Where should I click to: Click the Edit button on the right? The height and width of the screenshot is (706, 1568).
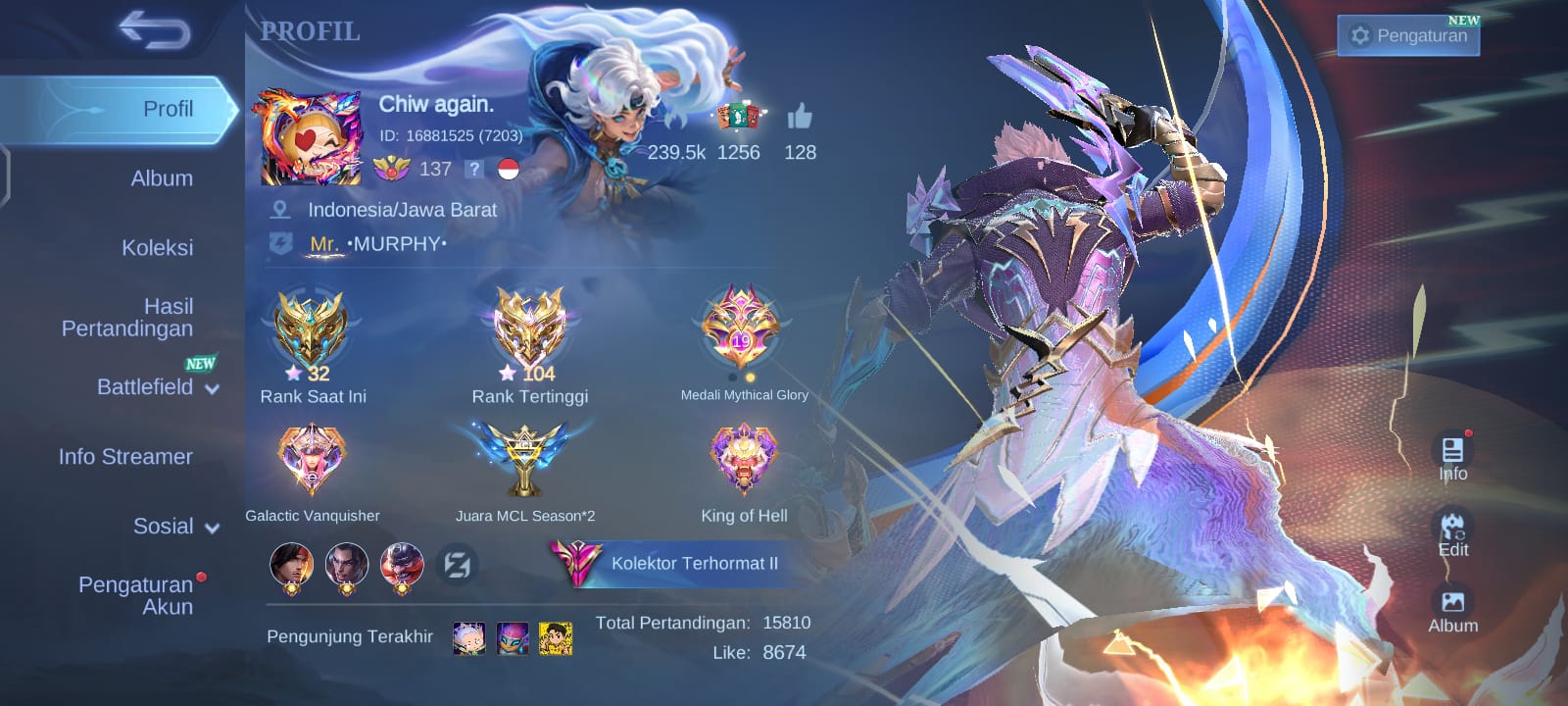(x=1452, y=532)
